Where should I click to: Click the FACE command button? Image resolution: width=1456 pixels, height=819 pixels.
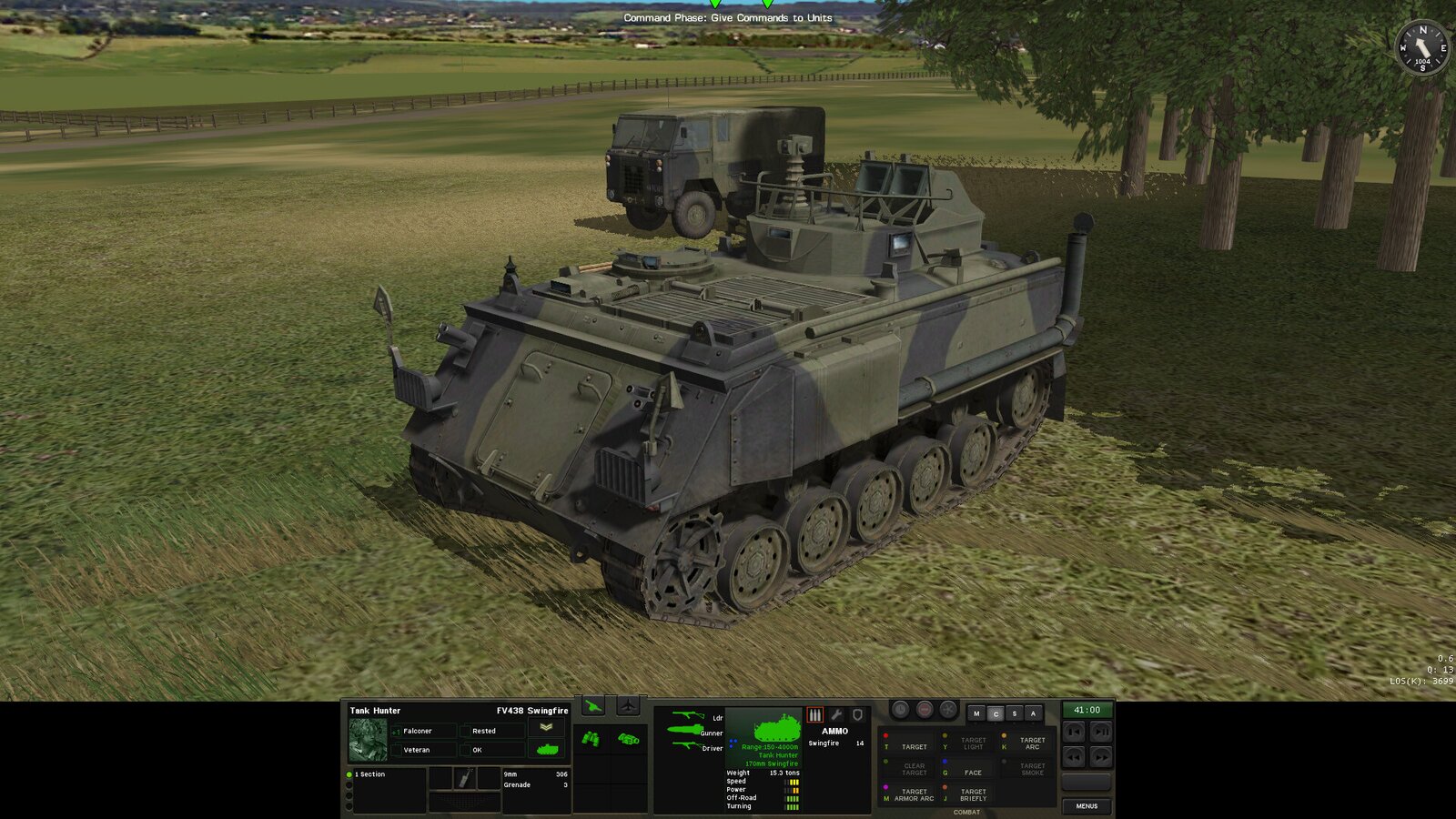[x=972, y=772]
